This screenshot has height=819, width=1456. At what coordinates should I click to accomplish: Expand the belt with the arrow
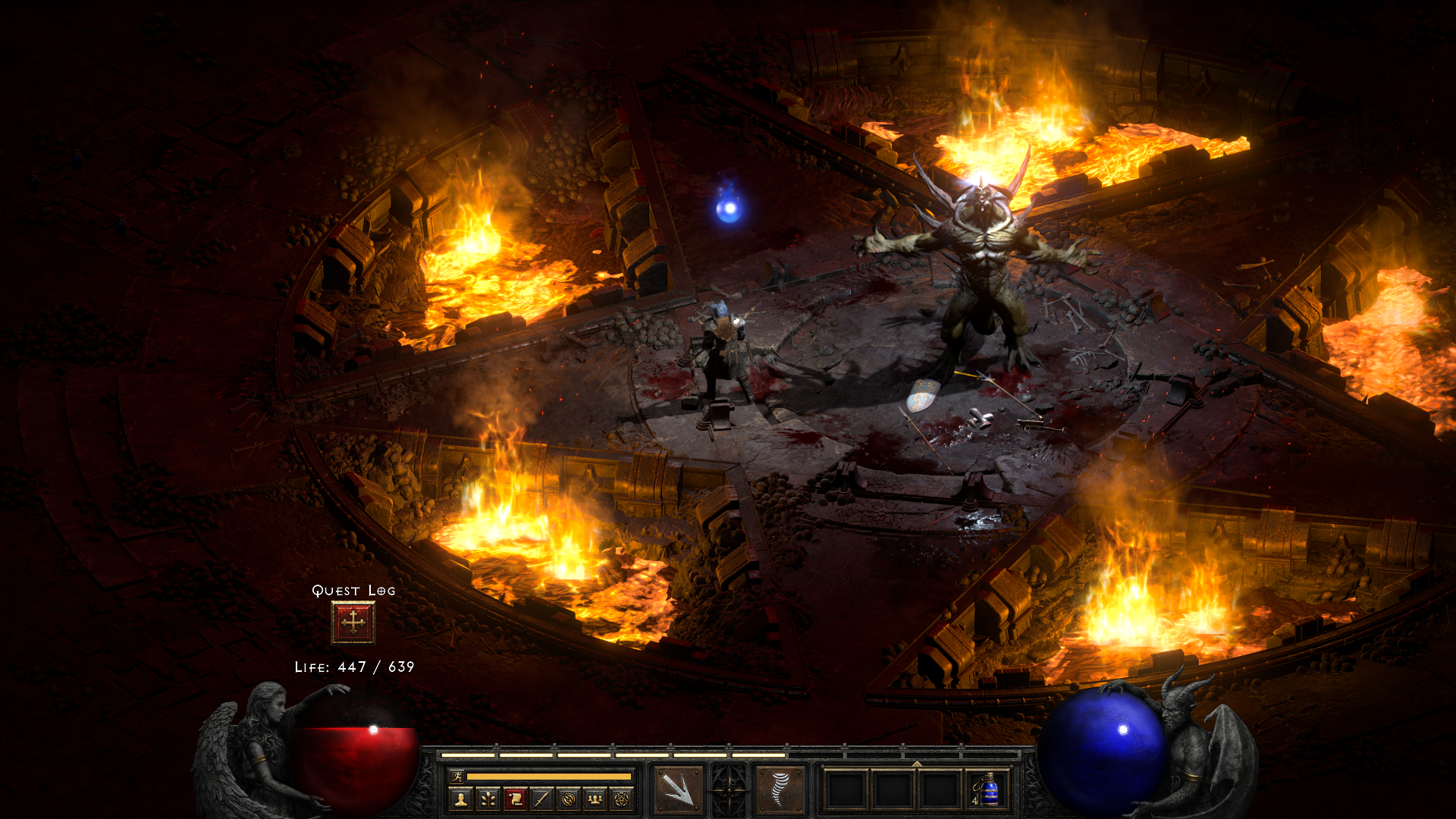(x=916, y=764)
